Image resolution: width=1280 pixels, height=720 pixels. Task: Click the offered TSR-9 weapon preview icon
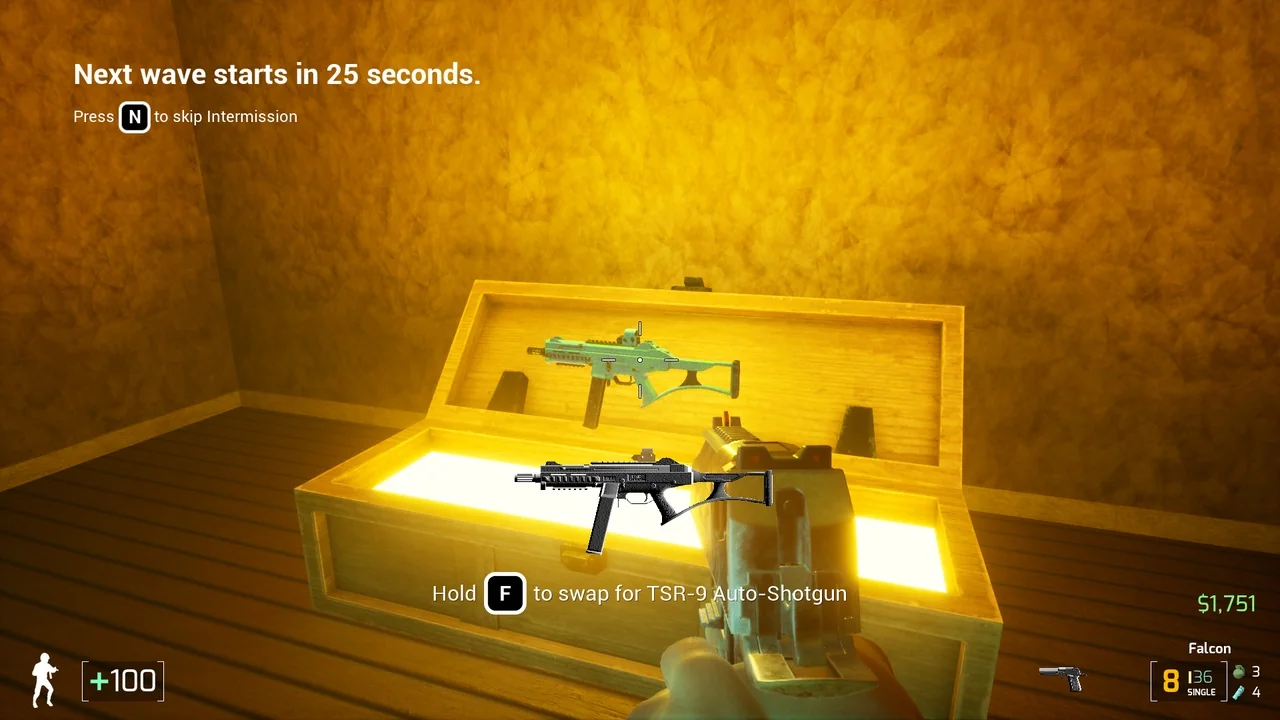point(643,496)
